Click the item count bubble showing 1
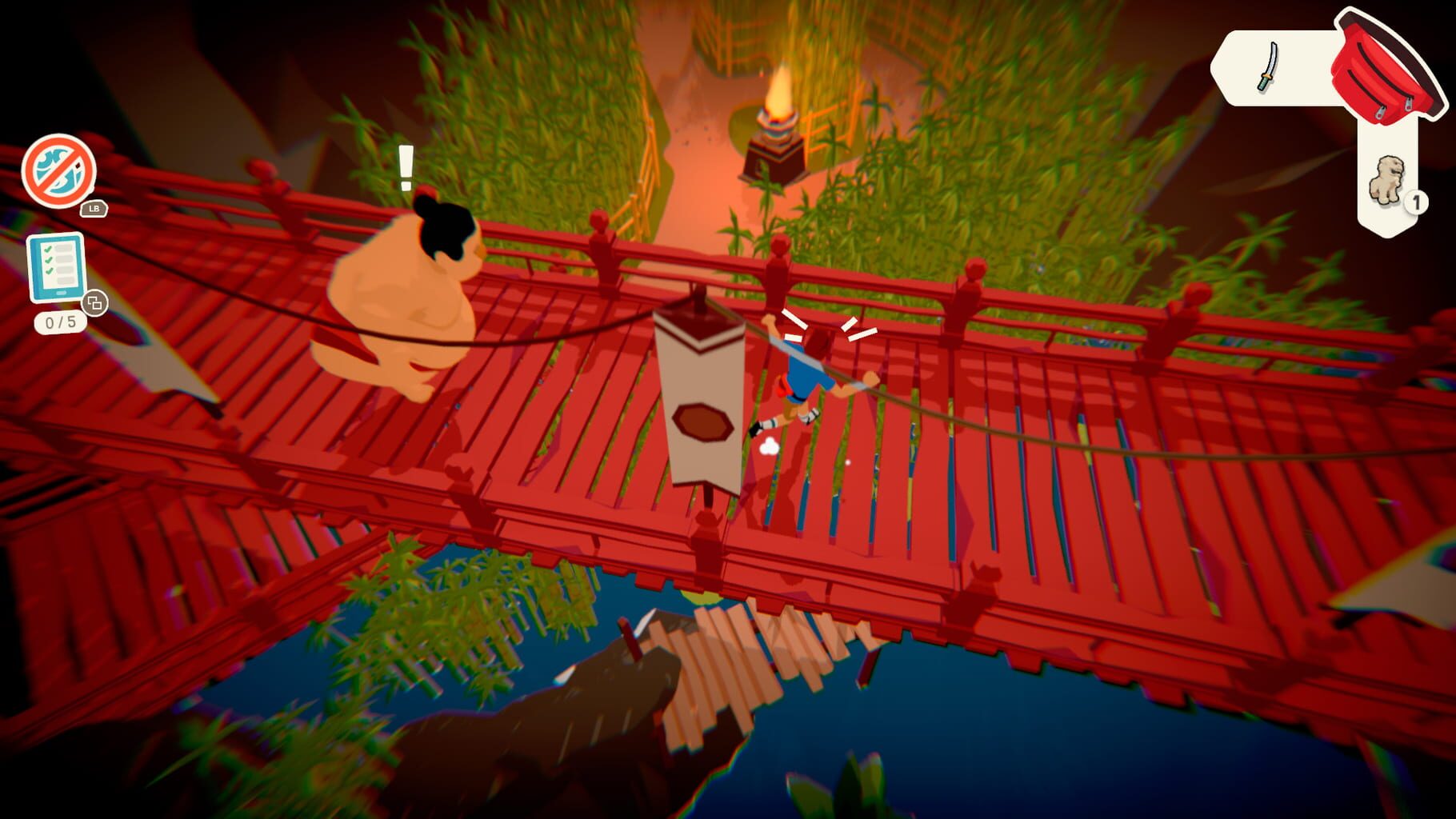This screenshot has width=1456, height=819. [1415, 202]
